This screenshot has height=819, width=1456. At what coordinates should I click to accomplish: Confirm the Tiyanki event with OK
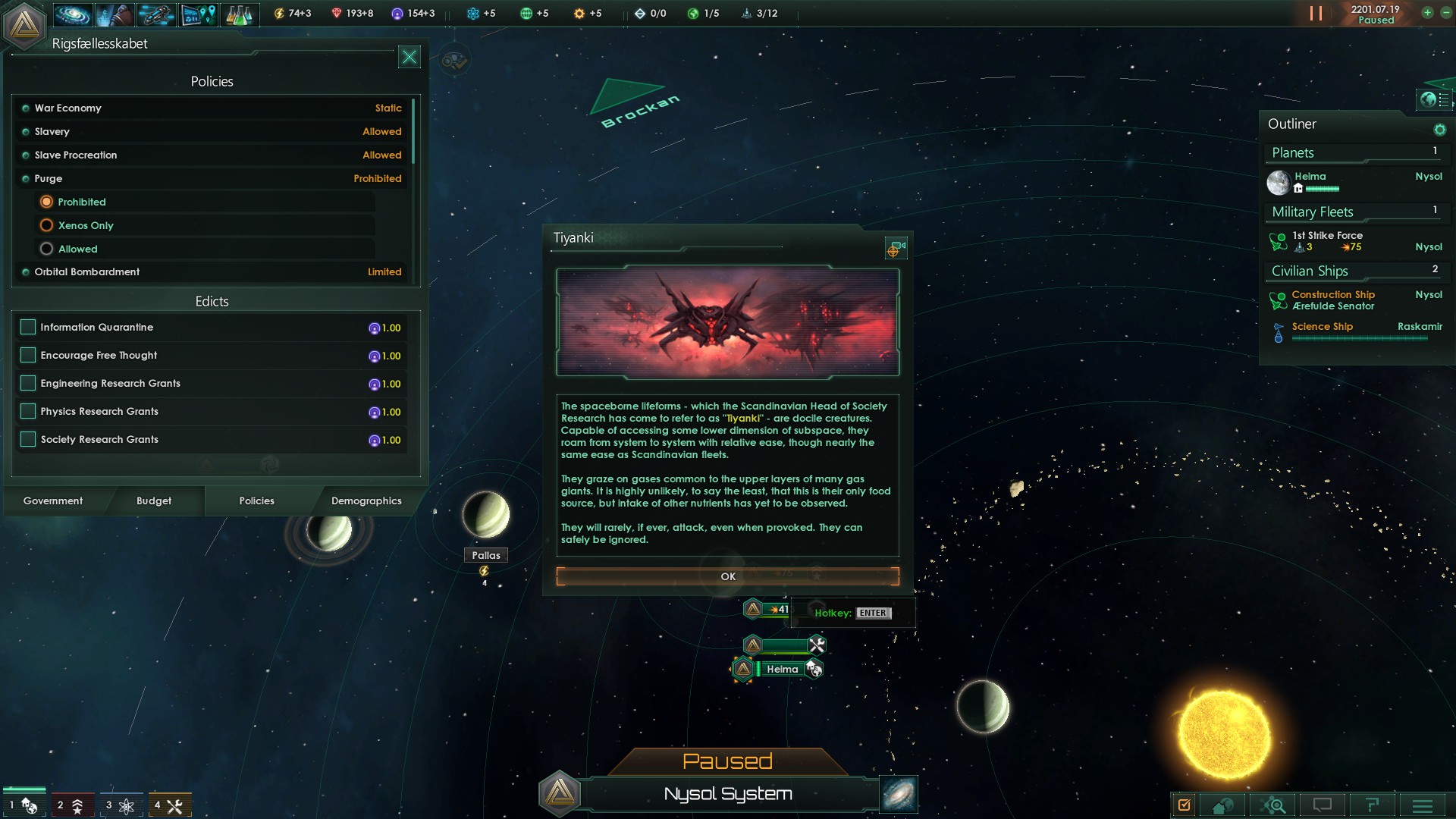click(x=727, y=576)
